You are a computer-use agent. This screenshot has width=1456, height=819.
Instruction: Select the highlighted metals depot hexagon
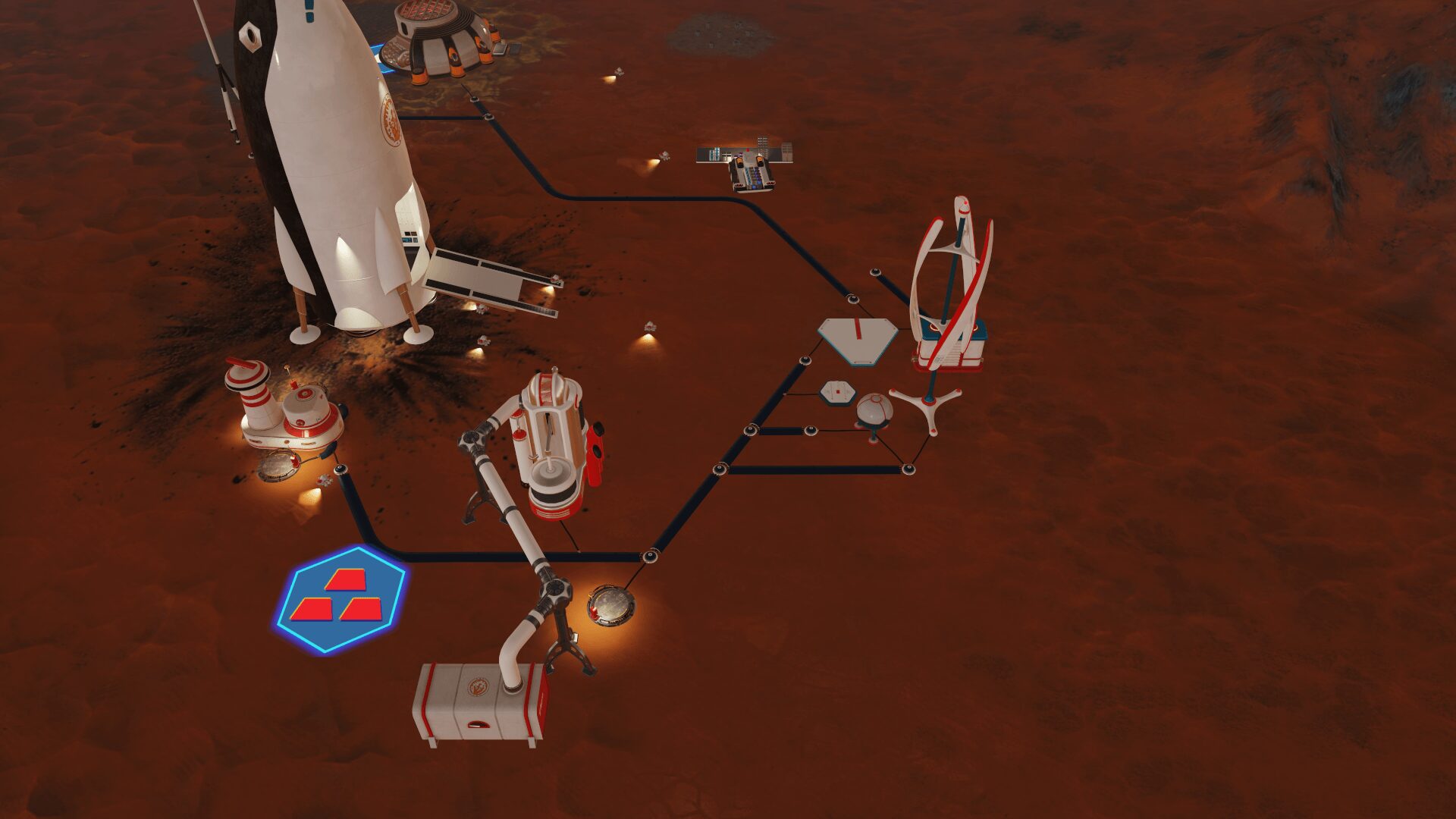tap(340, 599)
